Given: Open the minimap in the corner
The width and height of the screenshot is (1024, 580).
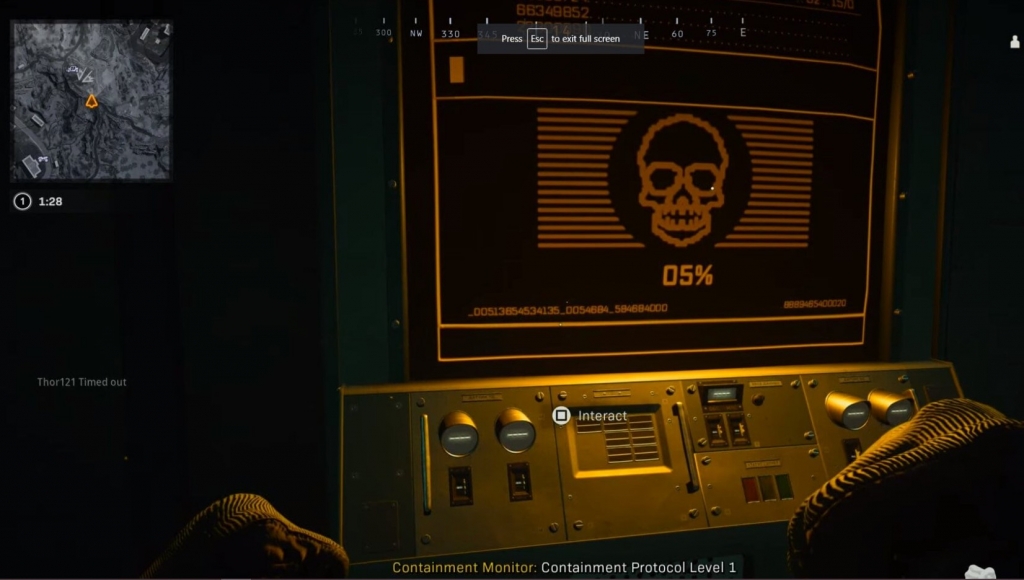Looking at the screenshot, I should 91,101.
